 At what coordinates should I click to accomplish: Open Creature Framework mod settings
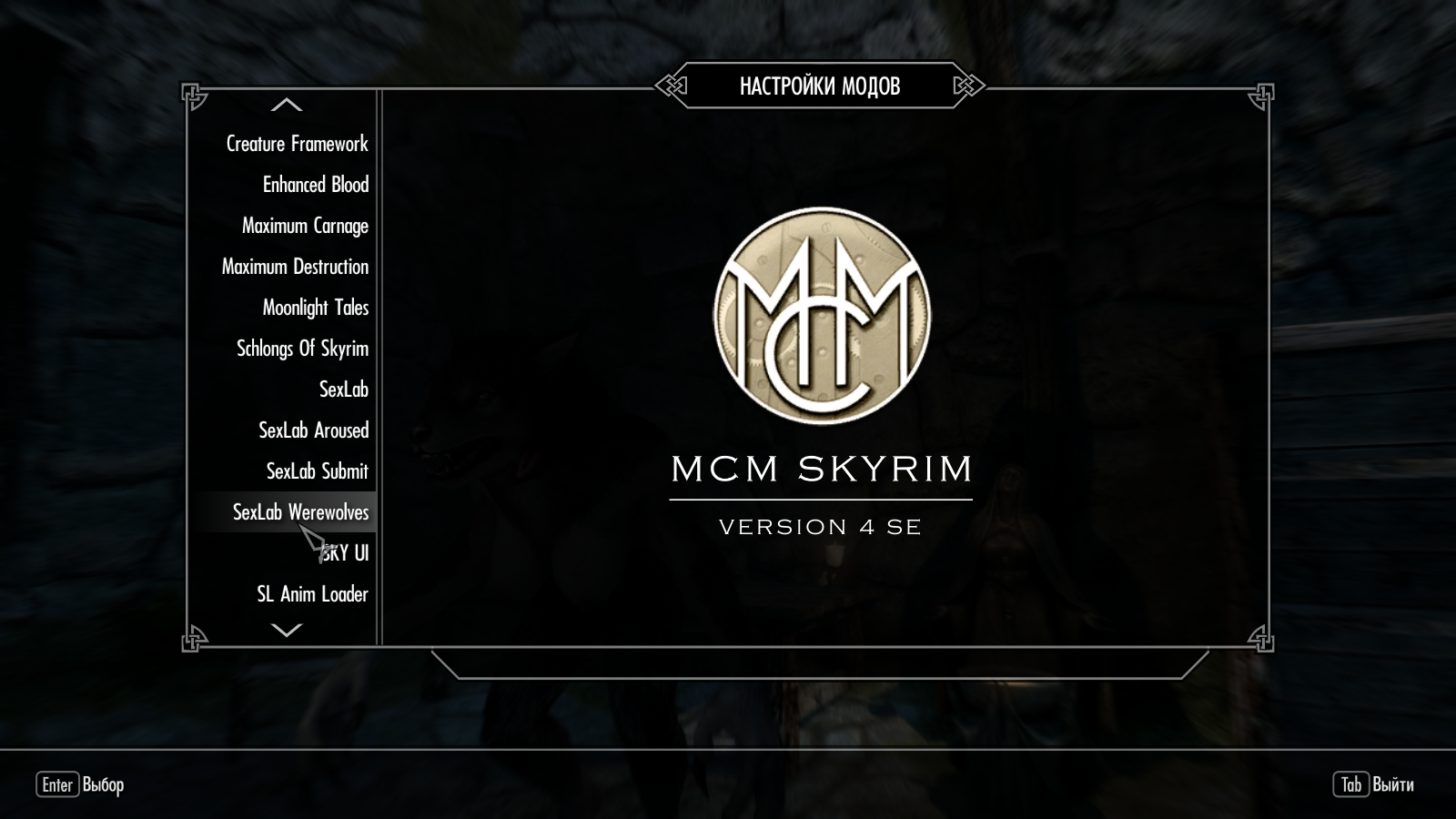pos(297,144)
